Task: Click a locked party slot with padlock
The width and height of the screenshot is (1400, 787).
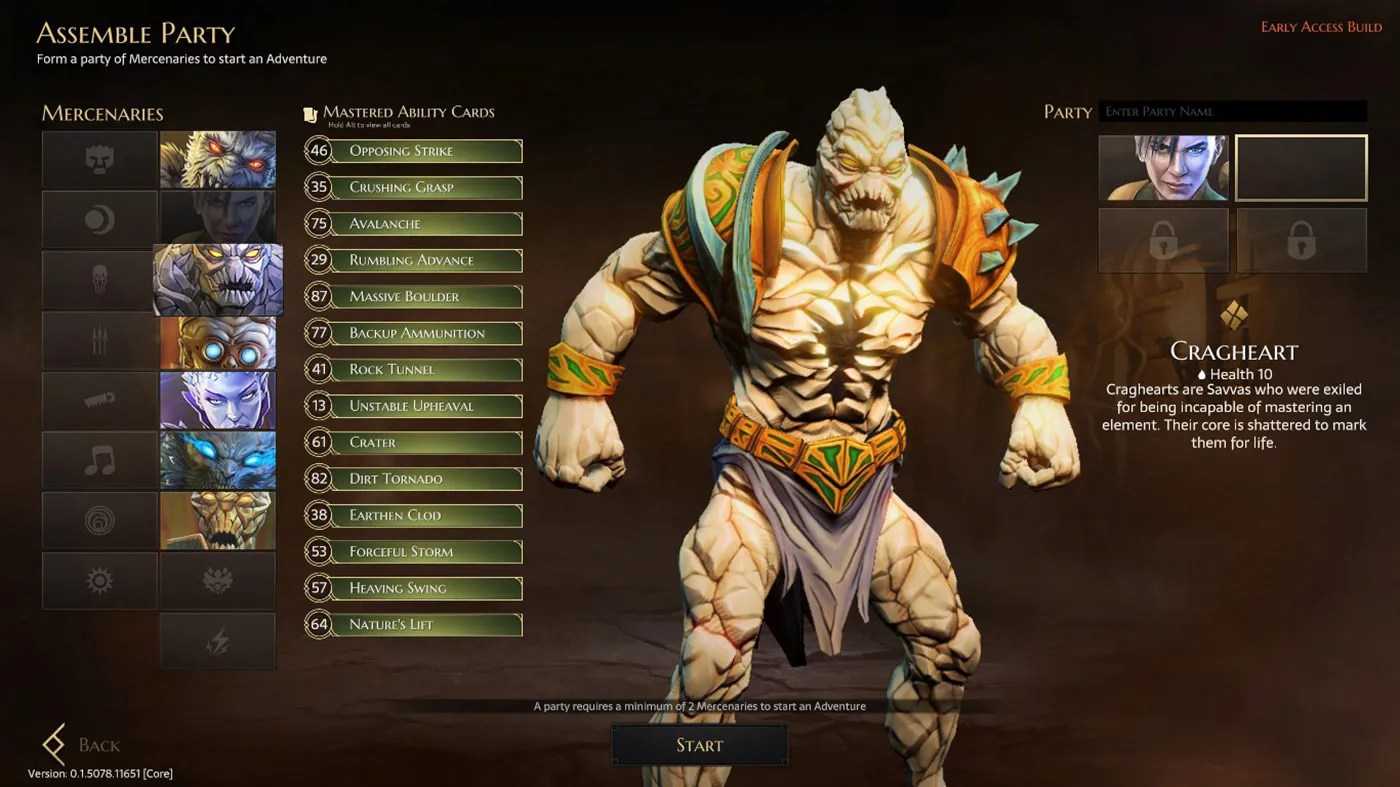Action: [x=1163, y=241]
